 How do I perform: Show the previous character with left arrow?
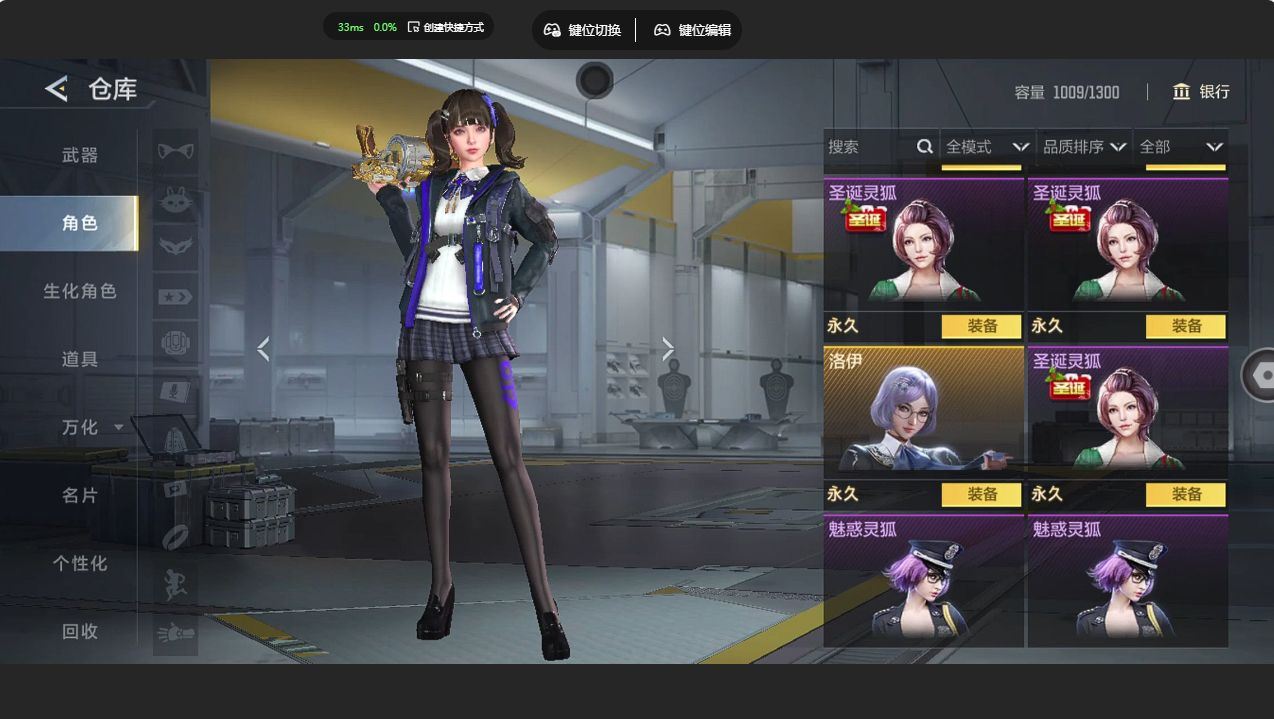click(263, 348)
